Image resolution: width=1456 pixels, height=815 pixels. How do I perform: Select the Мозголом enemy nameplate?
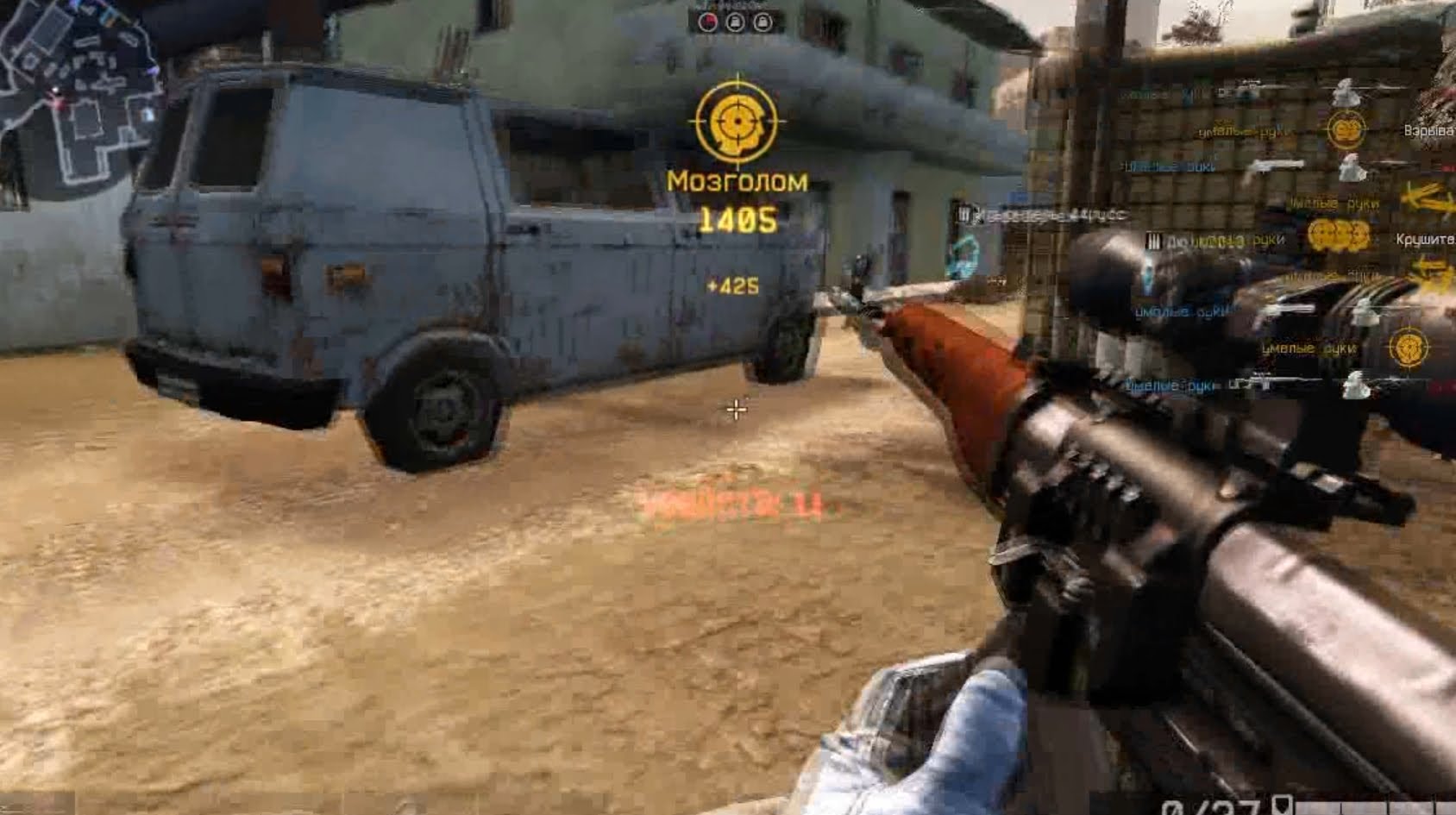tap(739, 182)
